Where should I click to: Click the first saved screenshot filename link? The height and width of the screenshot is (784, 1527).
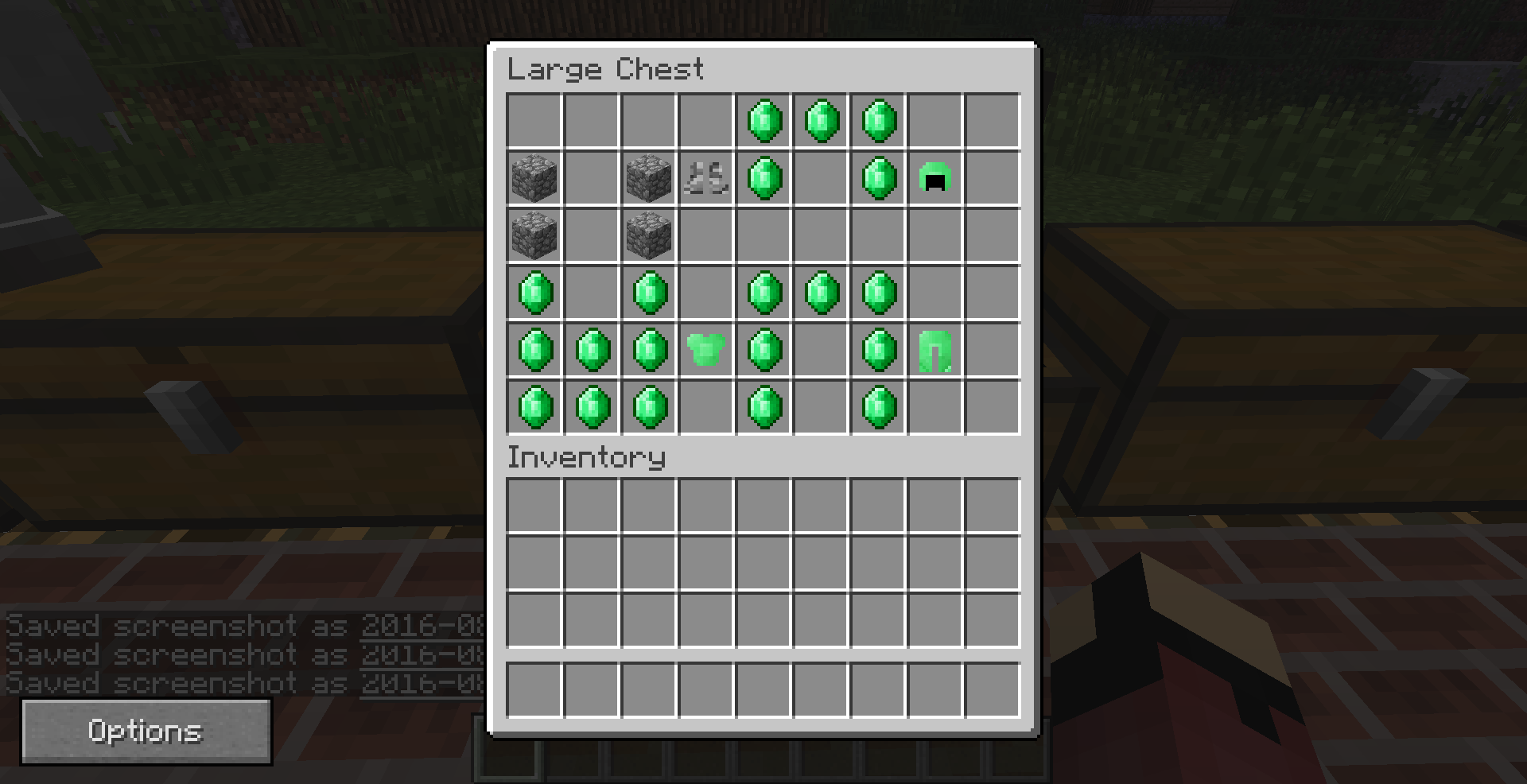[x=422, y=627]
